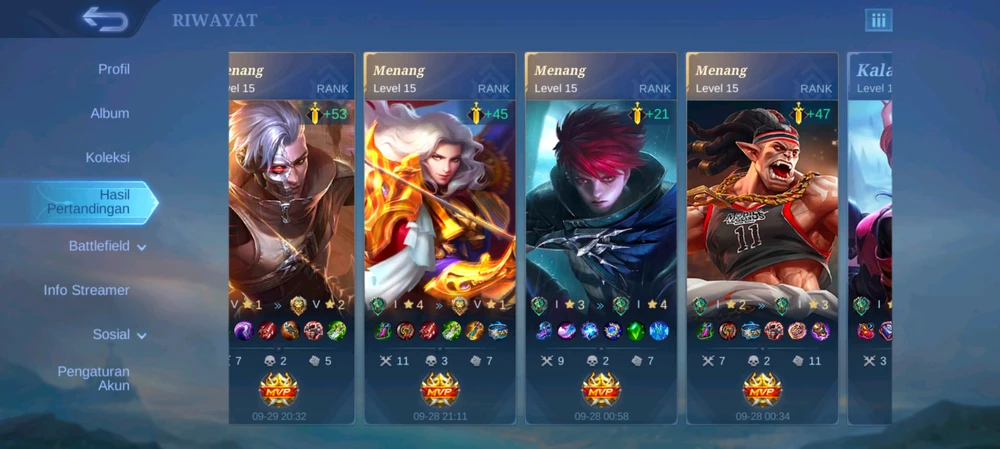Screen dimensions: 1000x449
Task: Toggle the list view icon
Action: [x=878, y=20]
